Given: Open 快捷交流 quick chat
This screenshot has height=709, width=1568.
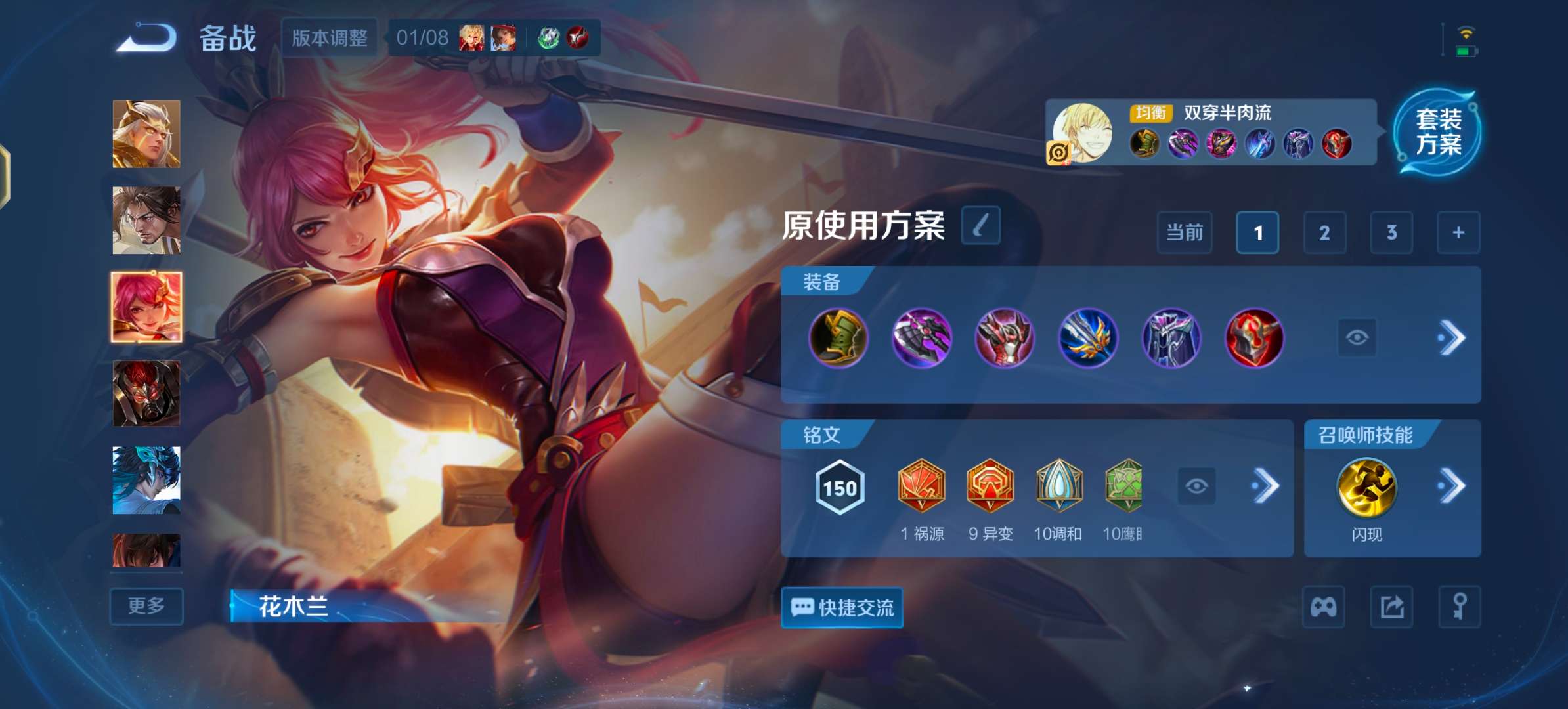Looking at the screenshot, I should tap(842, 608).
